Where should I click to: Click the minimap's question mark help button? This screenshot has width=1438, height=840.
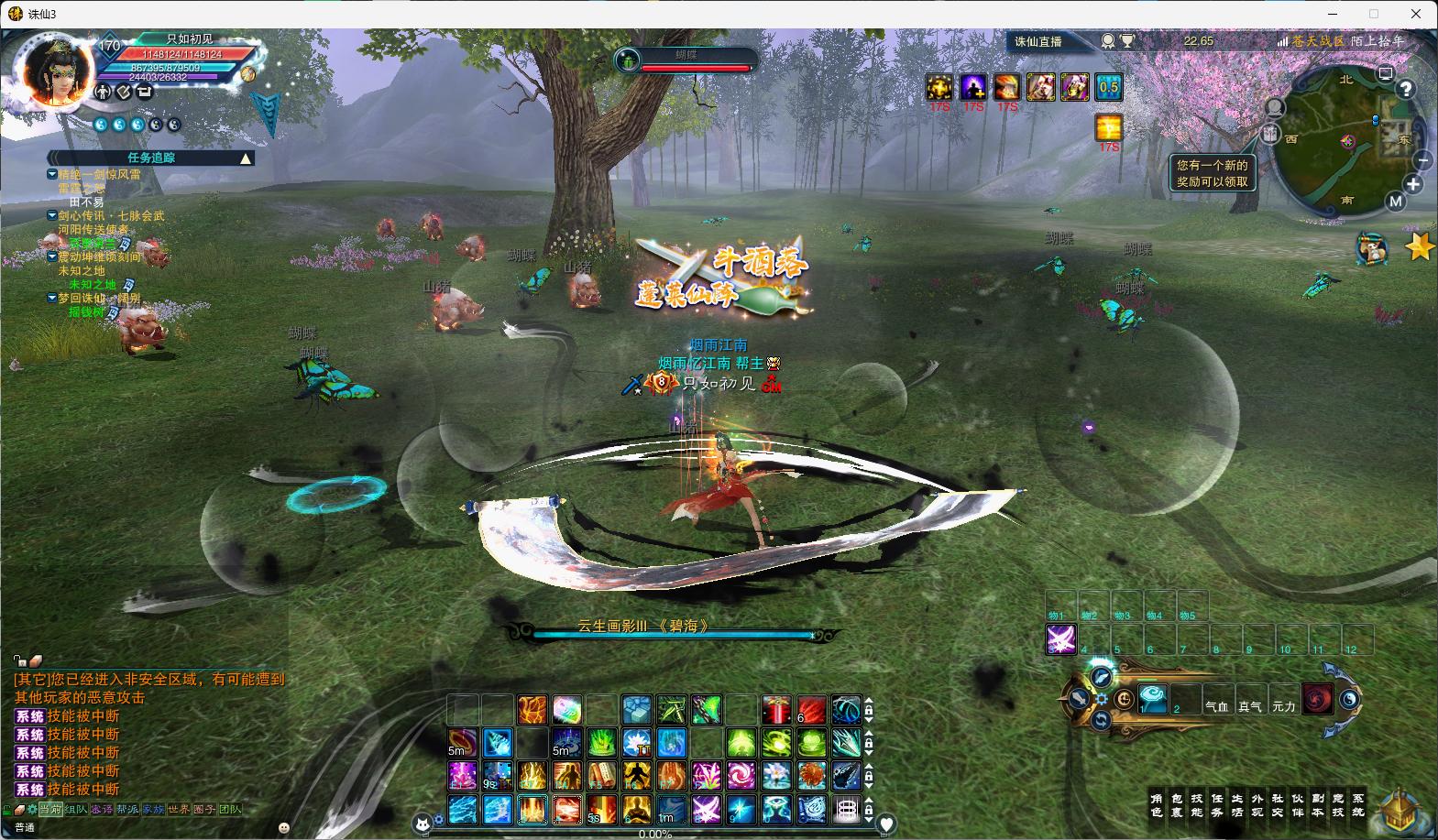1406,89
